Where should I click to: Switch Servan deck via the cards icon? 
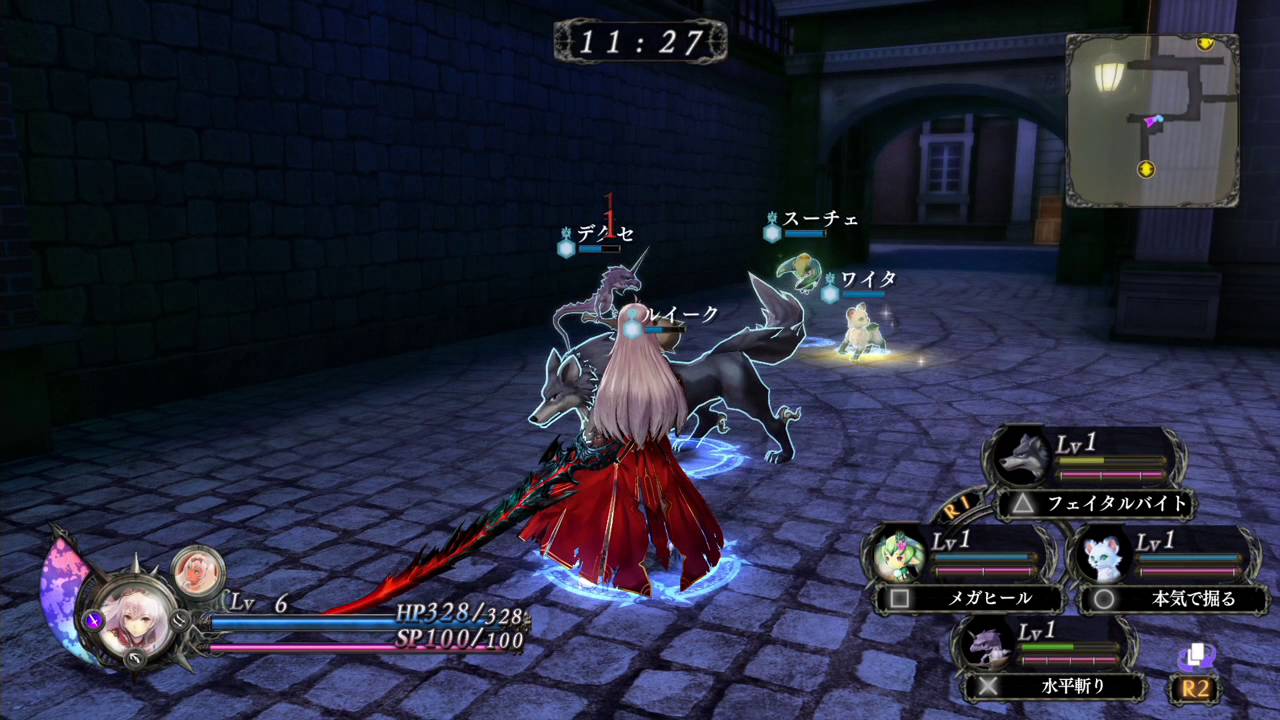(1194, 656)
